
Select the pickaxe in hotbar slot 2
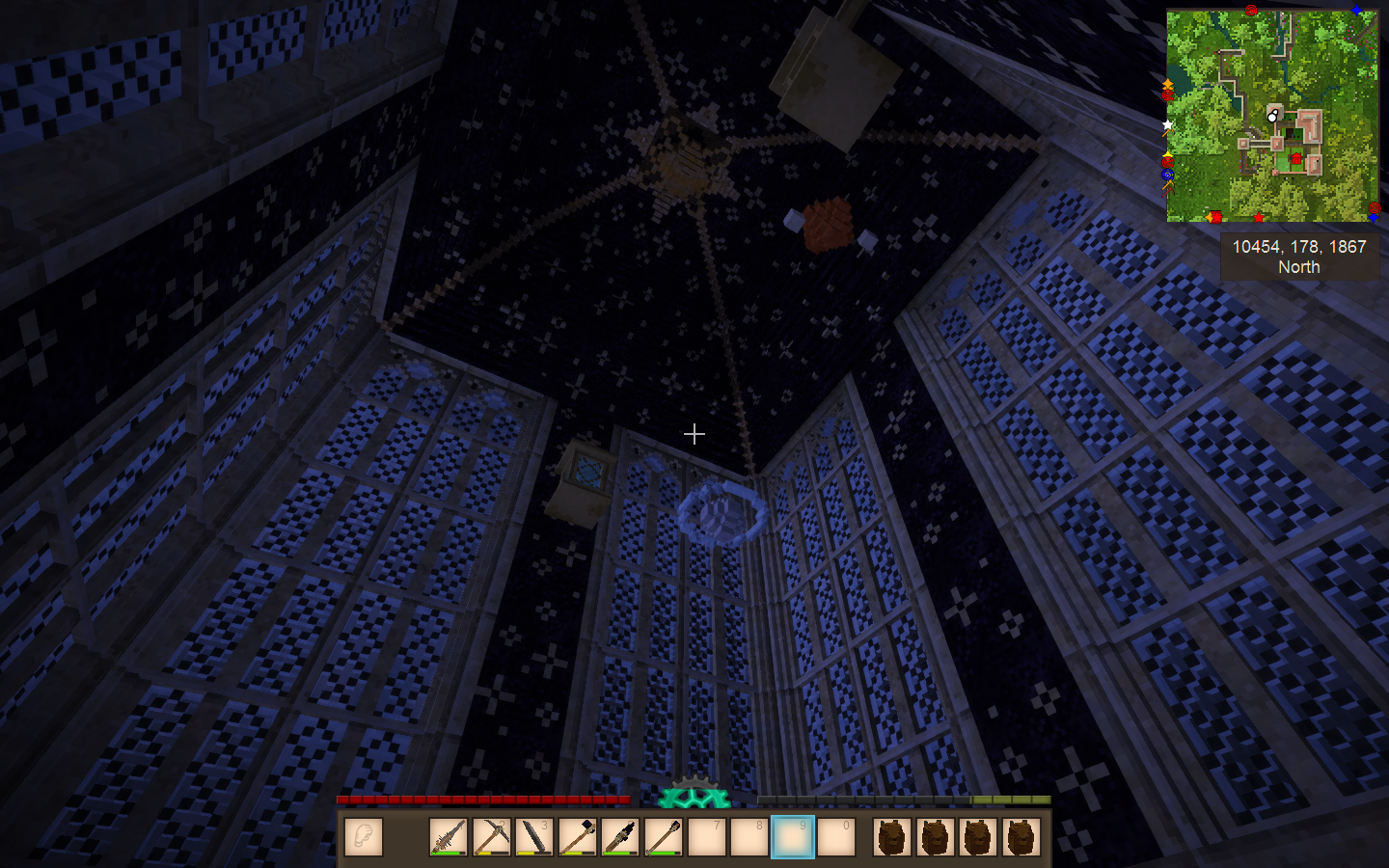(x=491, y=836)
